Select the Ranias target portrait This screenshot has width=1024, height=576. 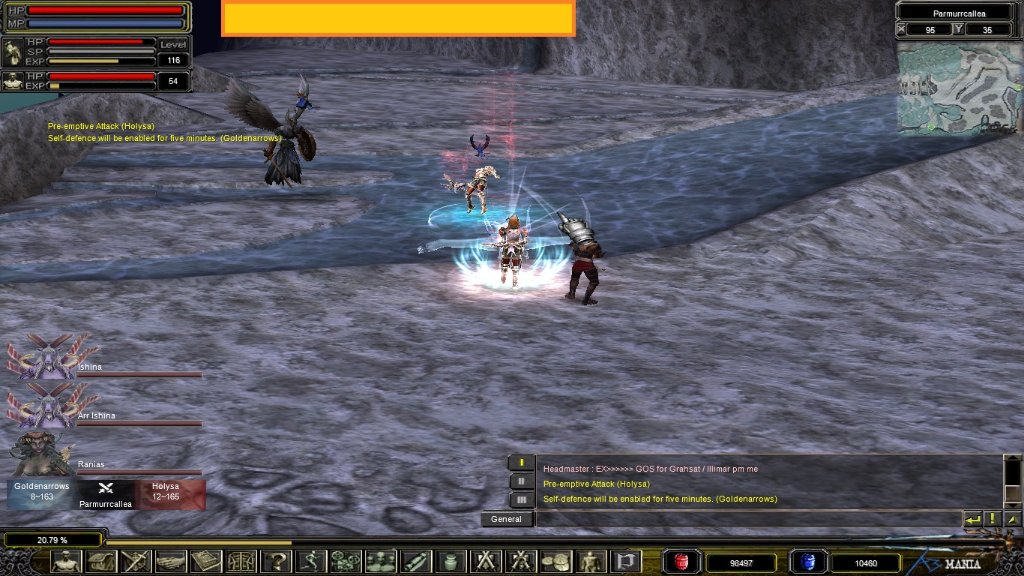click(x=42, y=453)
